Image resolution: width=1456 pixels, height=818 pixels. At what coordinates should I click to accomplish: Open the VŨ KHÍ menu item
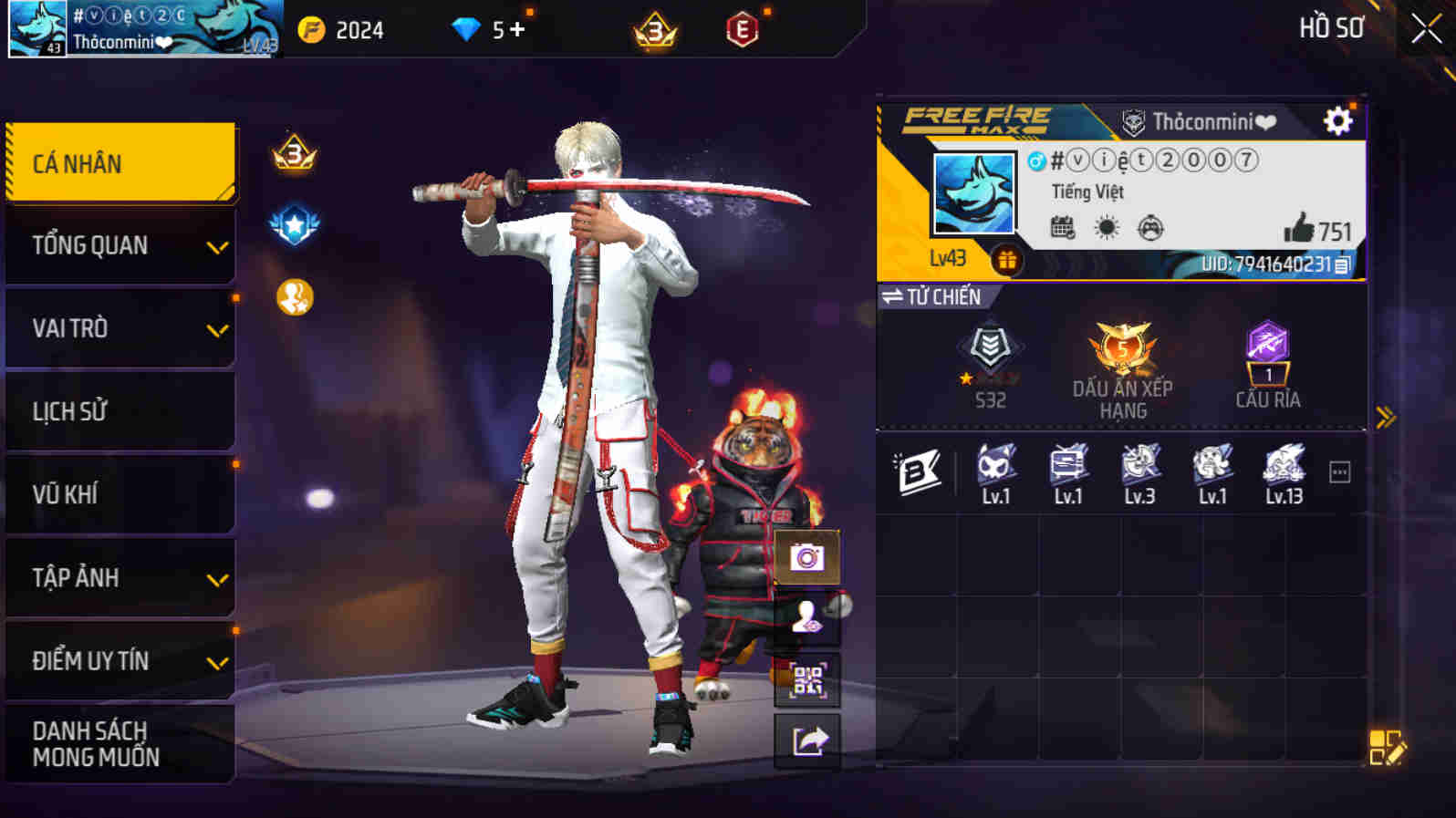click(x=121, y=494)
